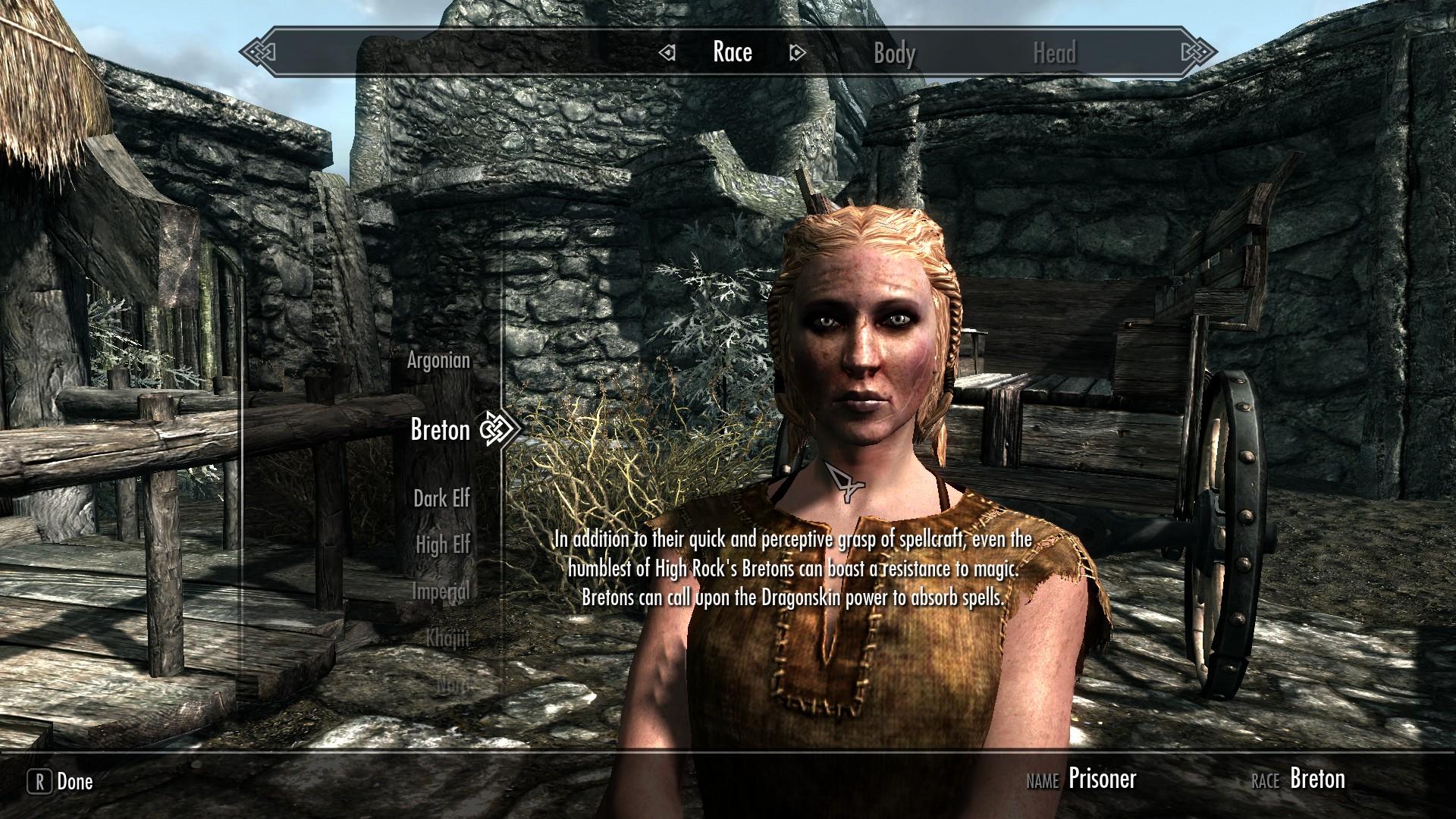Image resolution: width=1456 pixels, height=819 pixels.
Task: Switch to the Body tab
Action: [894, 53]
